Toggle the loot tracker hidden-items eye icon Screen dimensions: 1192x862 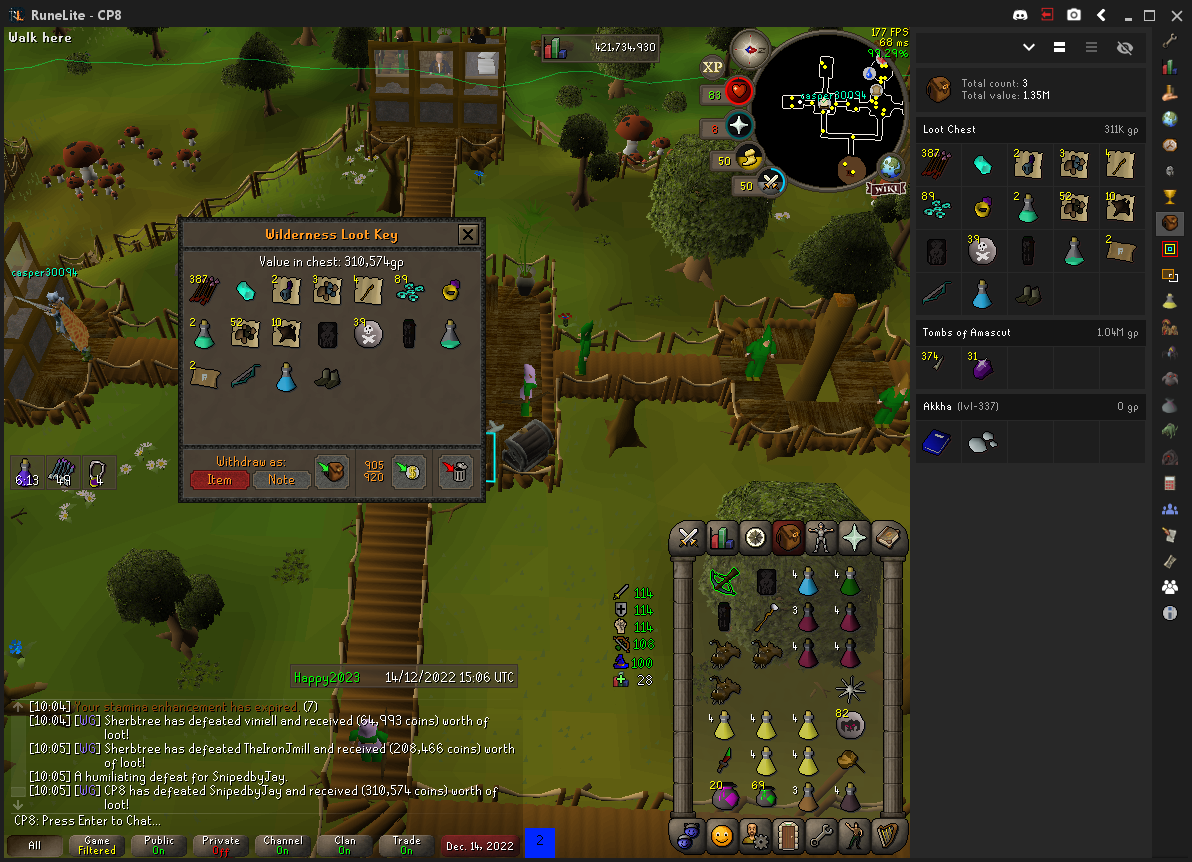[x=1124, y=47]
